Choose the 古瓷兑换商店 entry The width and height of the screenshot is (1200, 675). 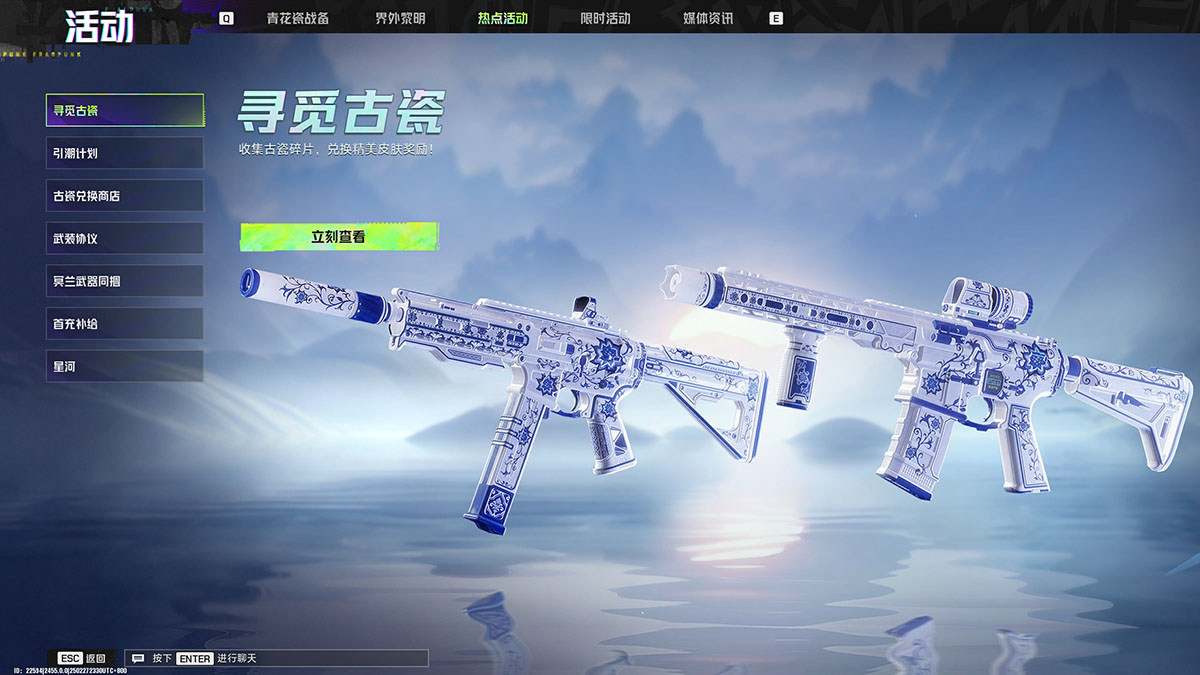125,196
